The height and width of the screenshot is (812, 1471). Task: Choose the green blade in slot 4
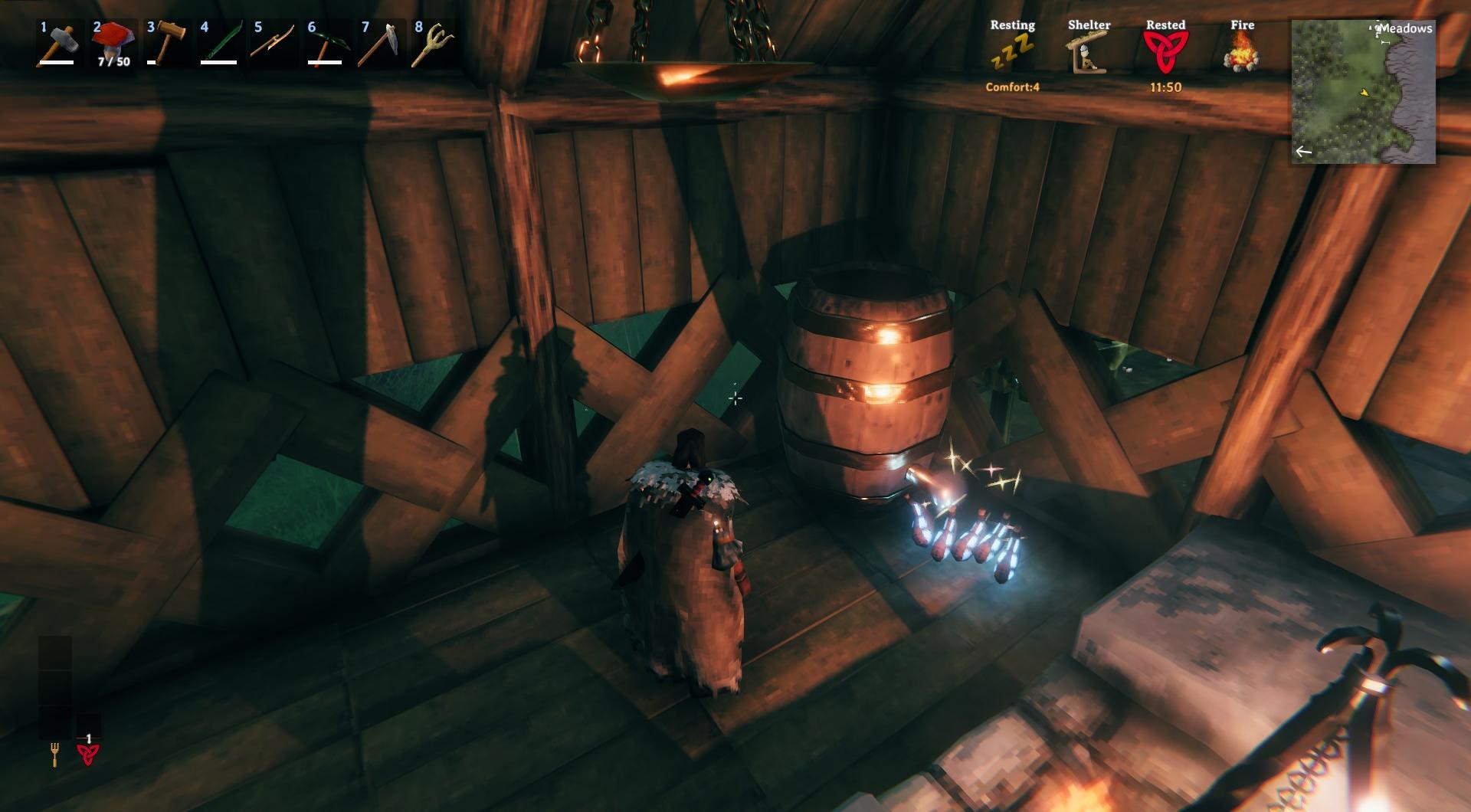(x=218, y=44)
